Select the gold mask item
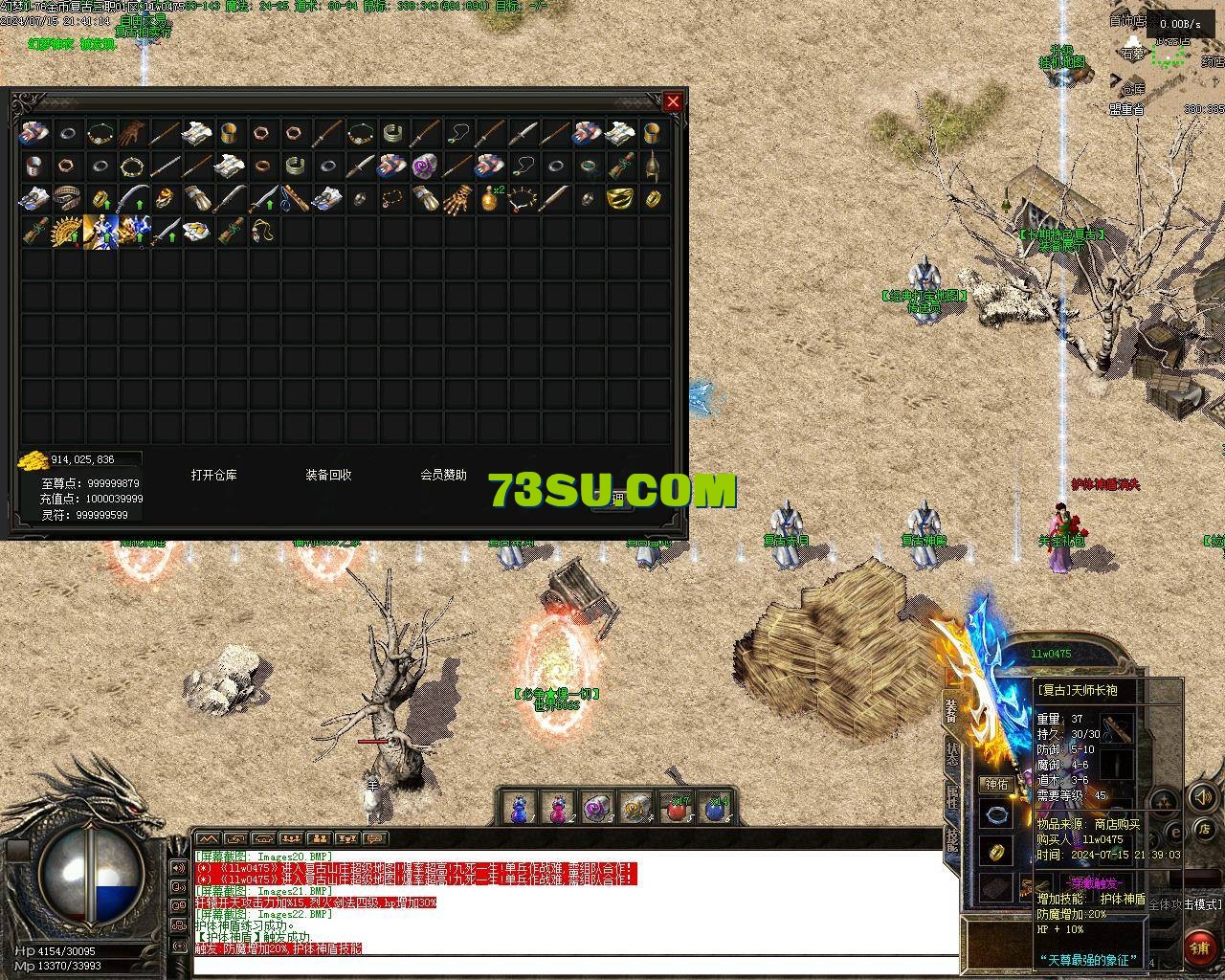The height and width of the screenshot is (980, 1225). (x=620, y=199)
